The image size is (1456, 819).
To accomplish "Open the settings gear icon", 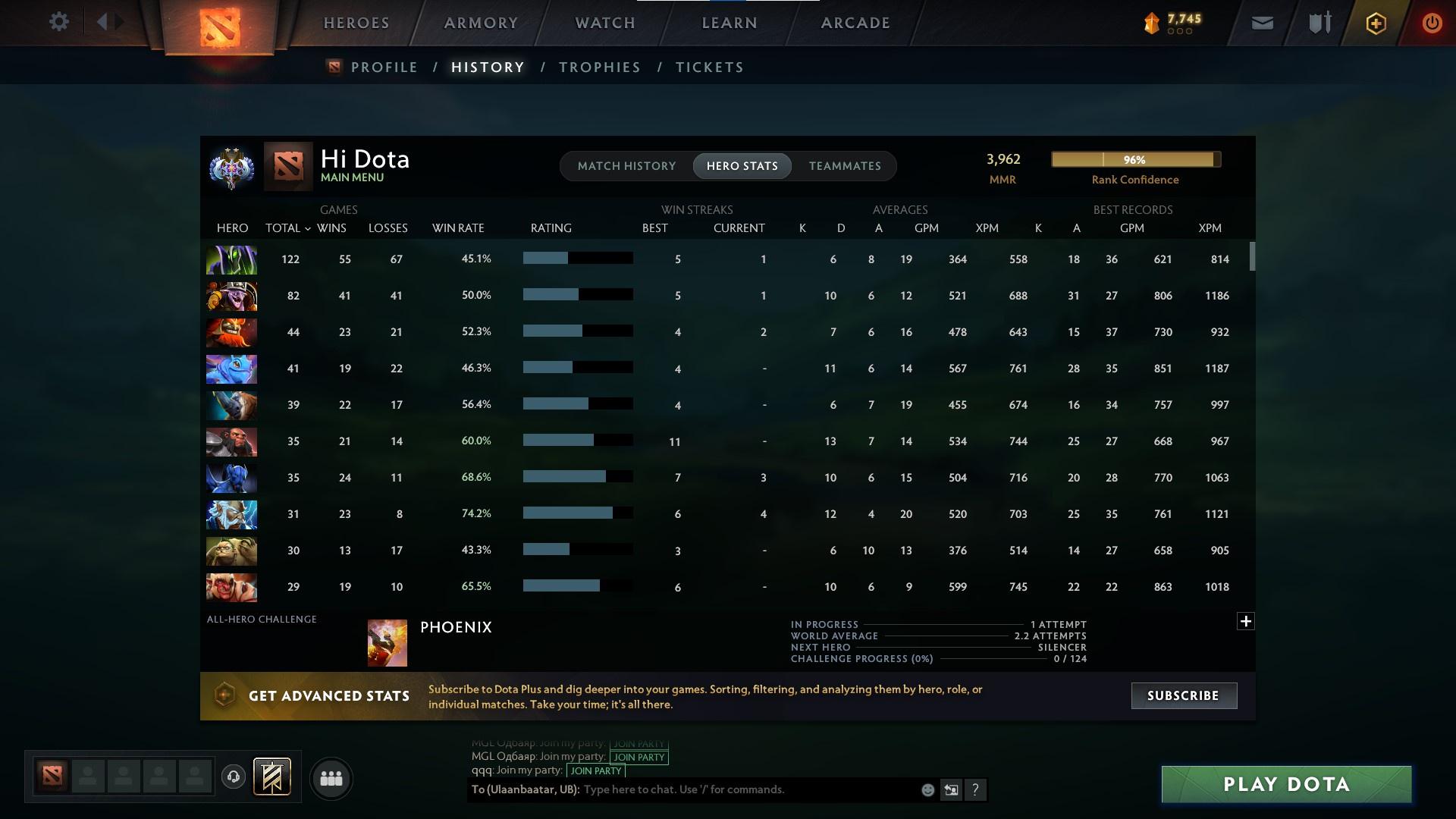I will 59,22.
